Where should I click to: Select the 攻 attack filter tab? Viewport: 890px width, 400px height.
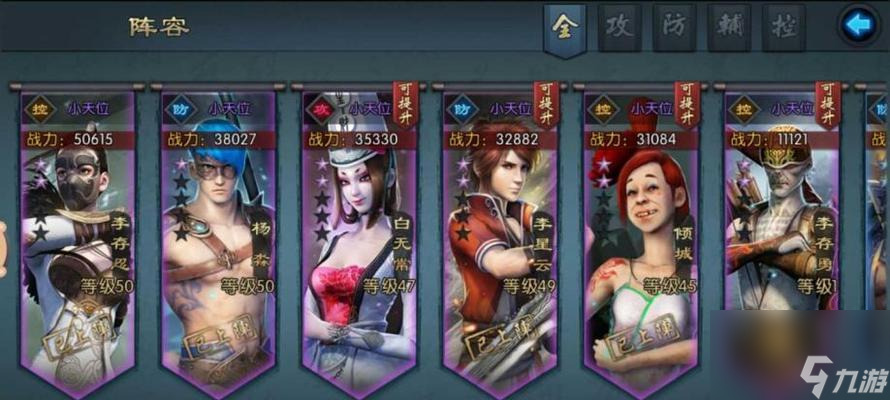(619, 27)
